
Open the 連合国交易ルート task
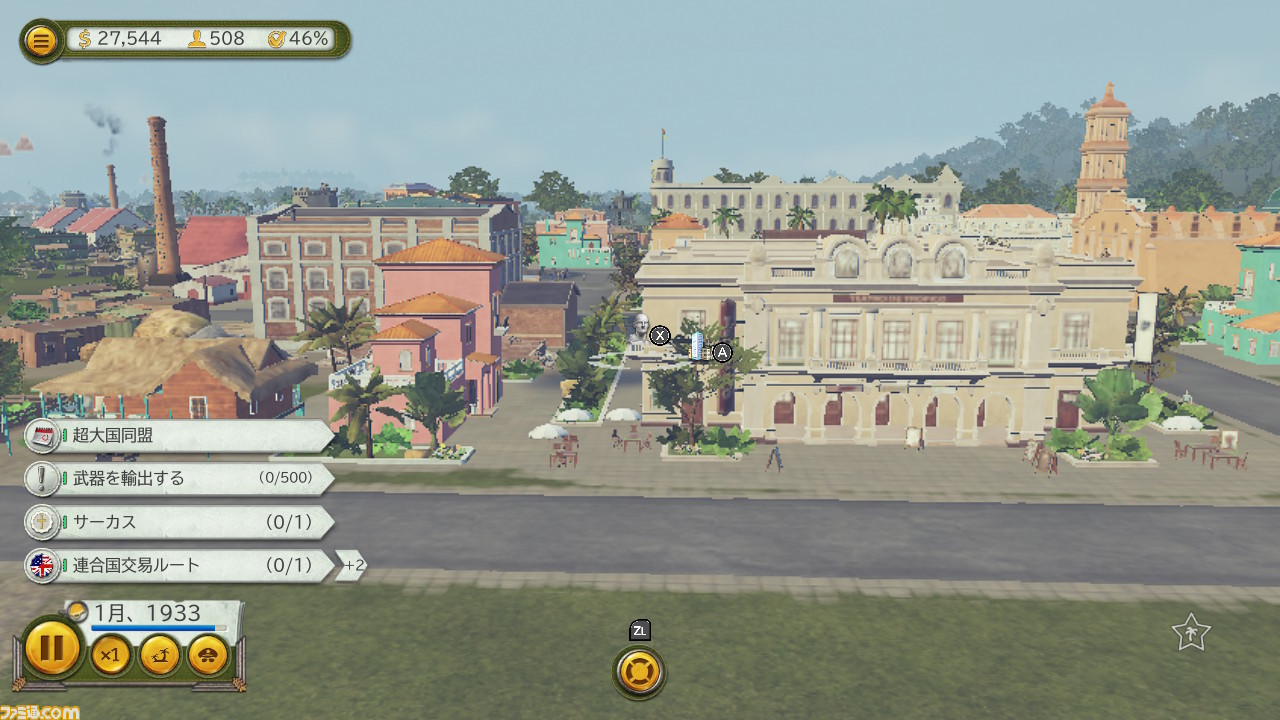180,566
